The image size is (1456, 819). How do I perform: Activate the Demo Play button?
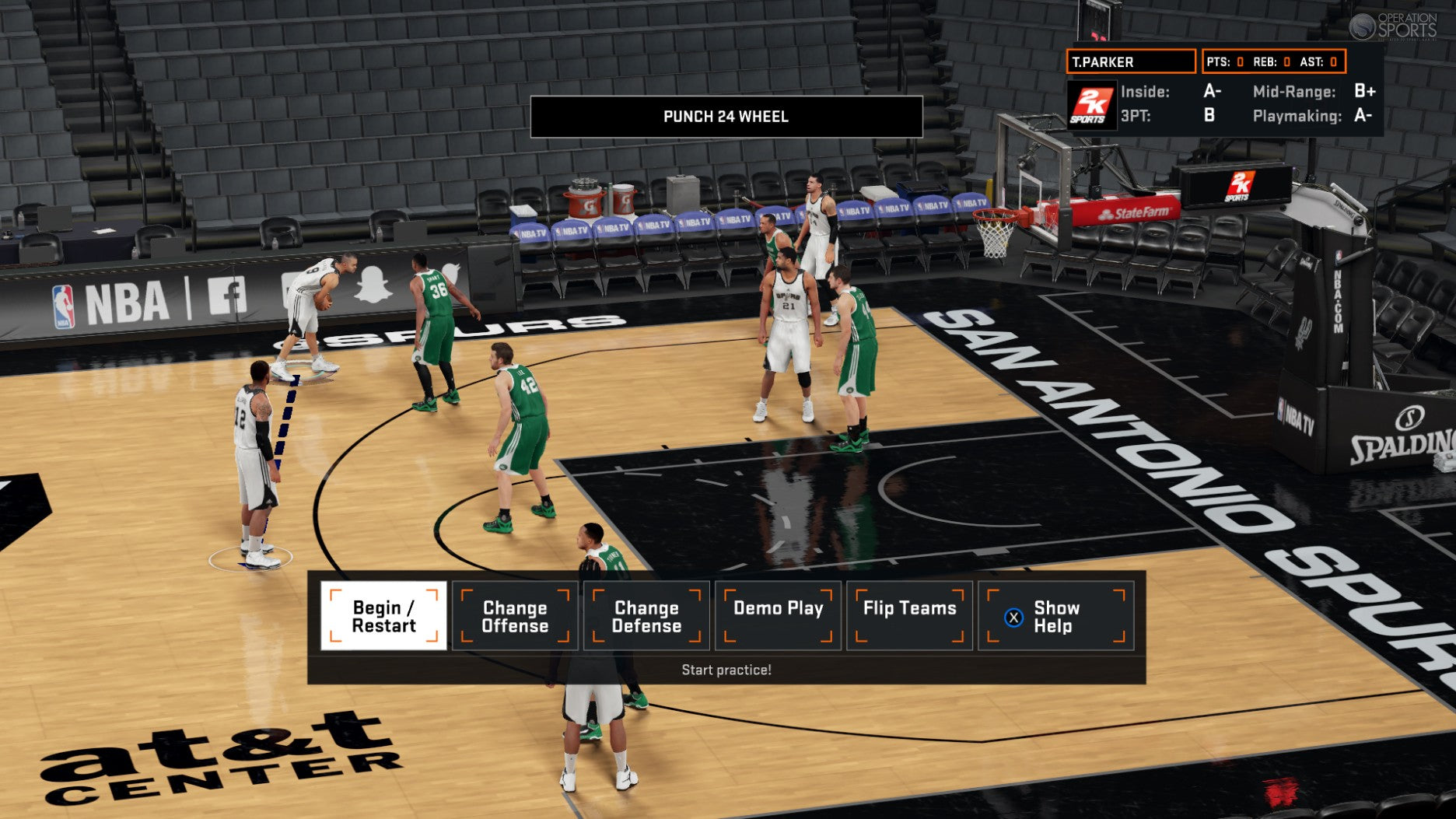(x=778, y=616)
